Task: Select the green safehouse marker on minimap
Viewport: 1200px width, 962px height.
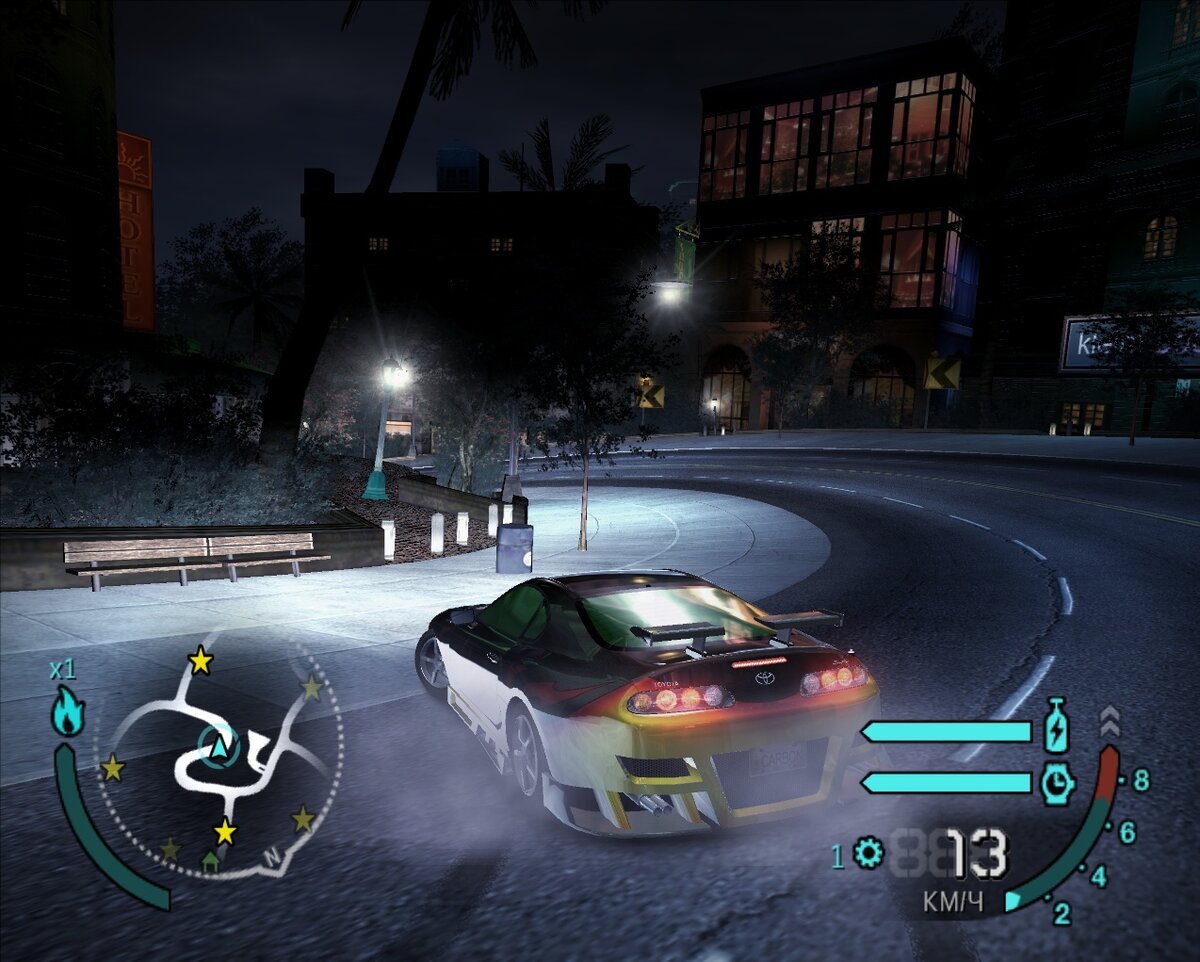Action: tap(209, 859)
